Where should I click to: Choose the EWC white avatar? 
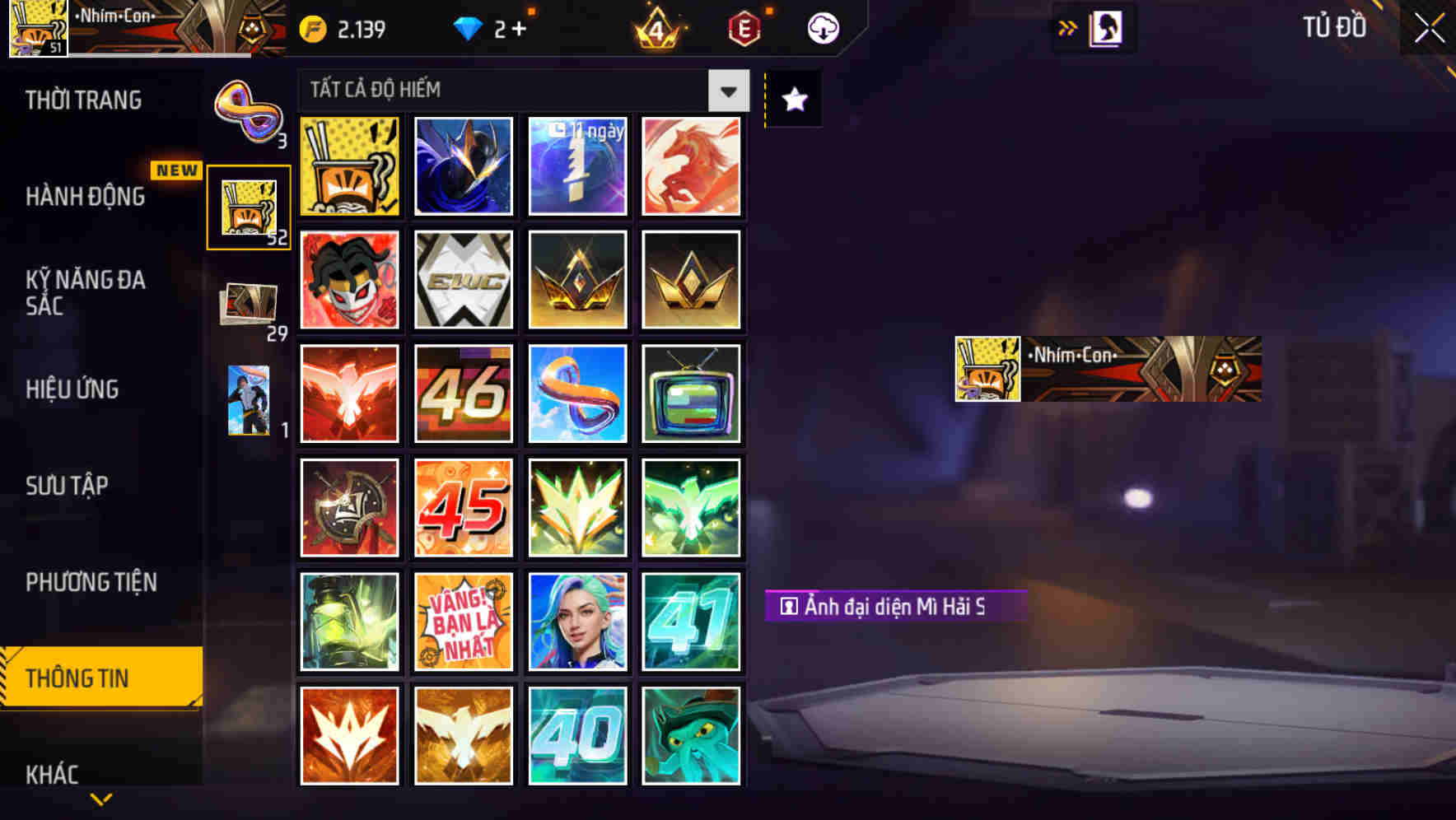pyautogui.click(x=463, y=279)
